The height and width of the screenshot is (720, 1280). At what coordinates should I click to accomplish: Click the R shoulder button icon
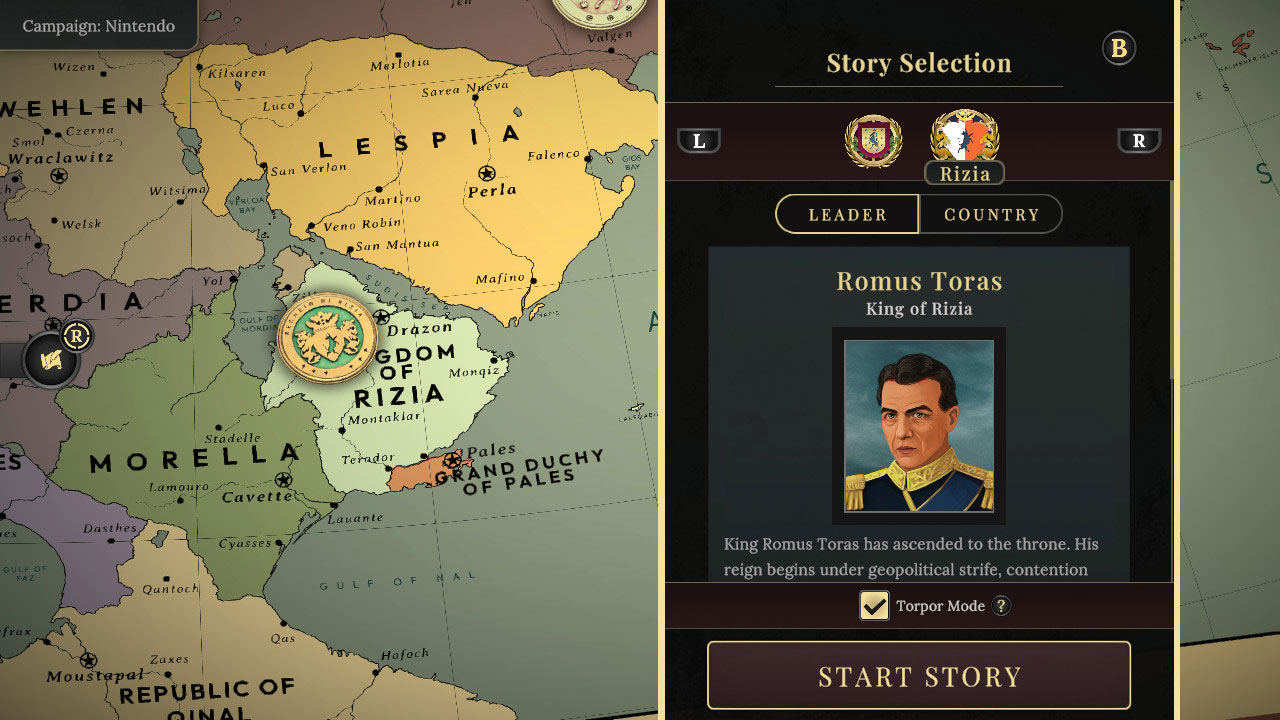coord(1140,140)
